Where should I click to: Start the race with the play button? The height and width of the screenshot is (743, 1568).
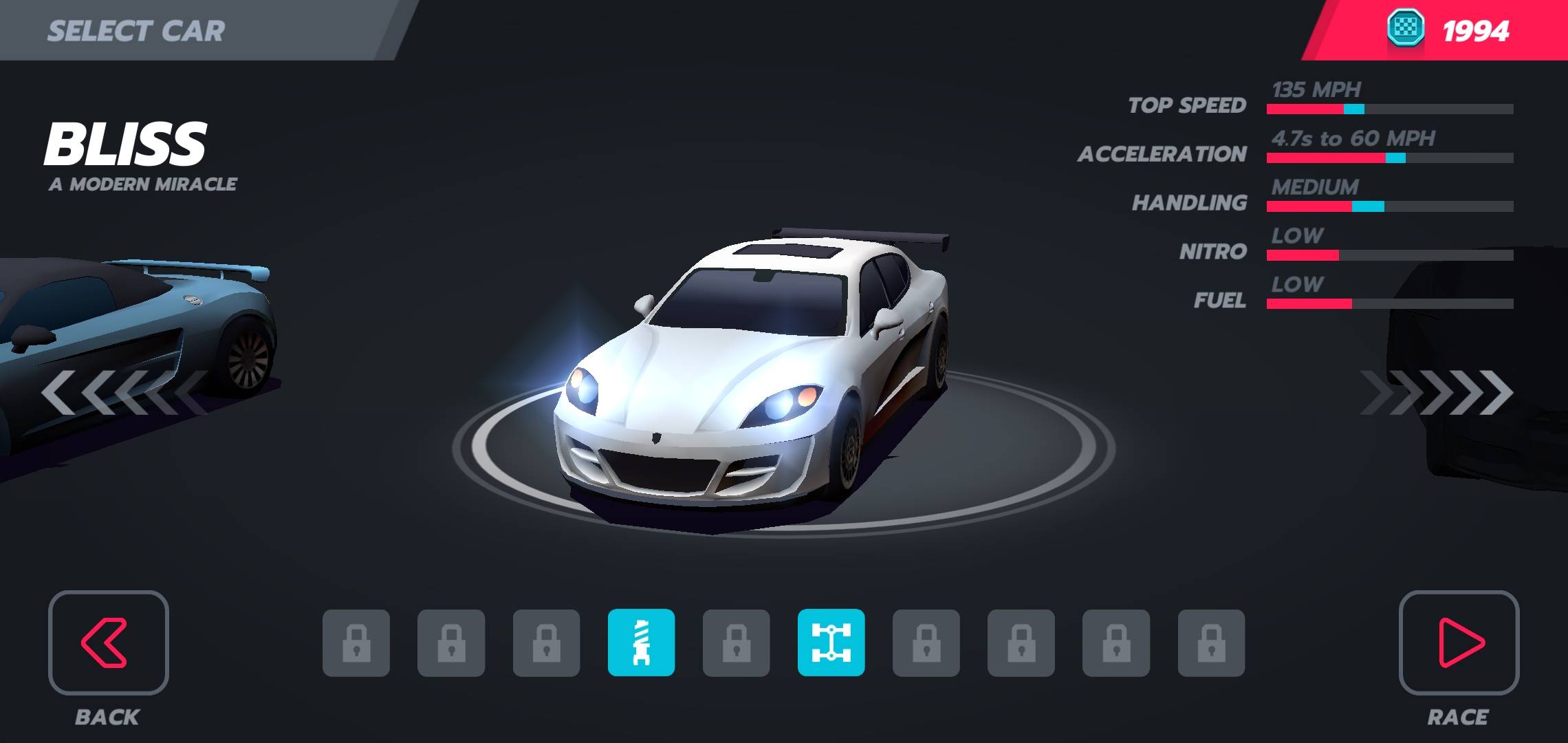click(x=1459, y=643)
